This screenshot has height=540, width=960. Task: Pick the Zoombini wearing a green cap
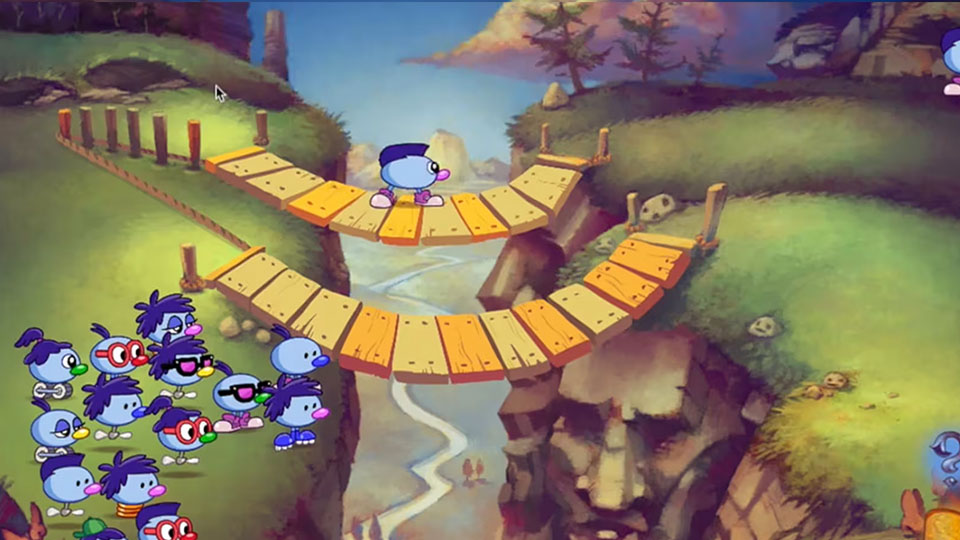[x=93, y=528]
